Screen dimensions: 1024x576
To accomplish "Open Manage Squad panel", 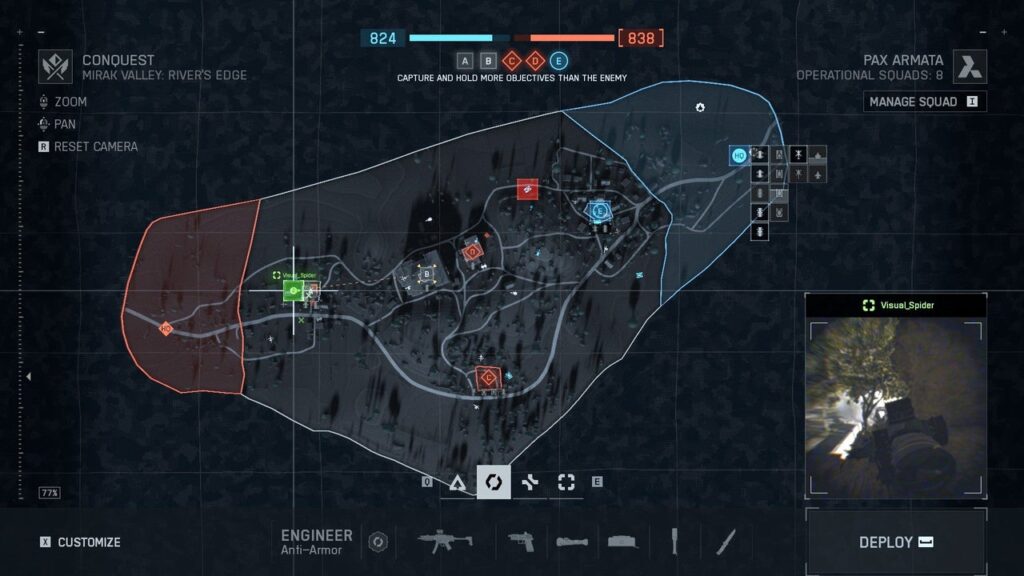I will [924, 102].
